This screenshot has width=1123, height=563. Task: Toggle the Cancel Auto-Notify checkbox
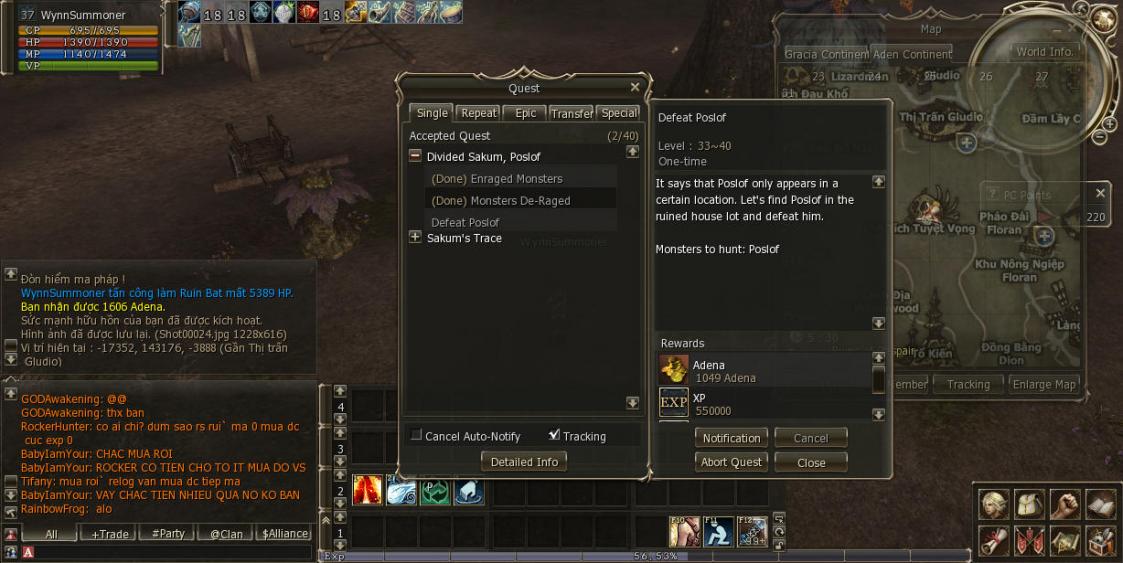coord(416,436)
